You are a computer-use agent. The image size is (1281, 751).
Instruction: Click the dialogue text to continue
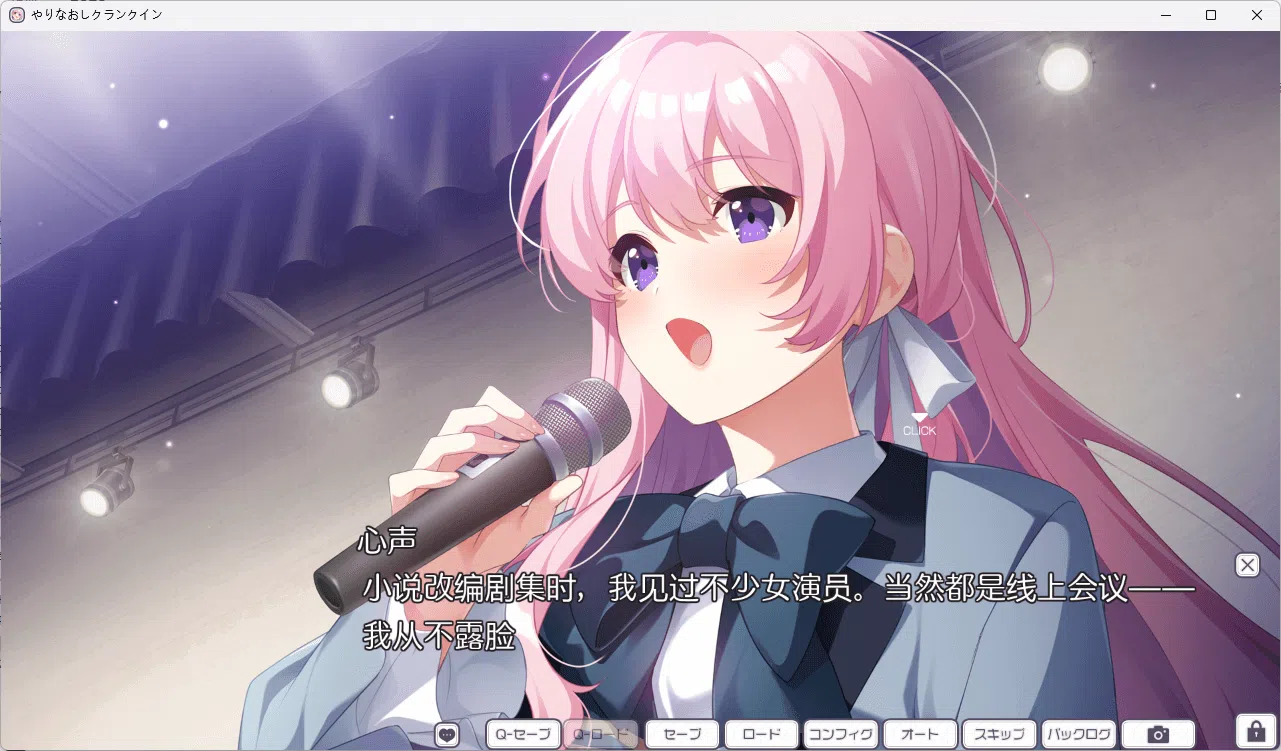[x=700, y=589]
